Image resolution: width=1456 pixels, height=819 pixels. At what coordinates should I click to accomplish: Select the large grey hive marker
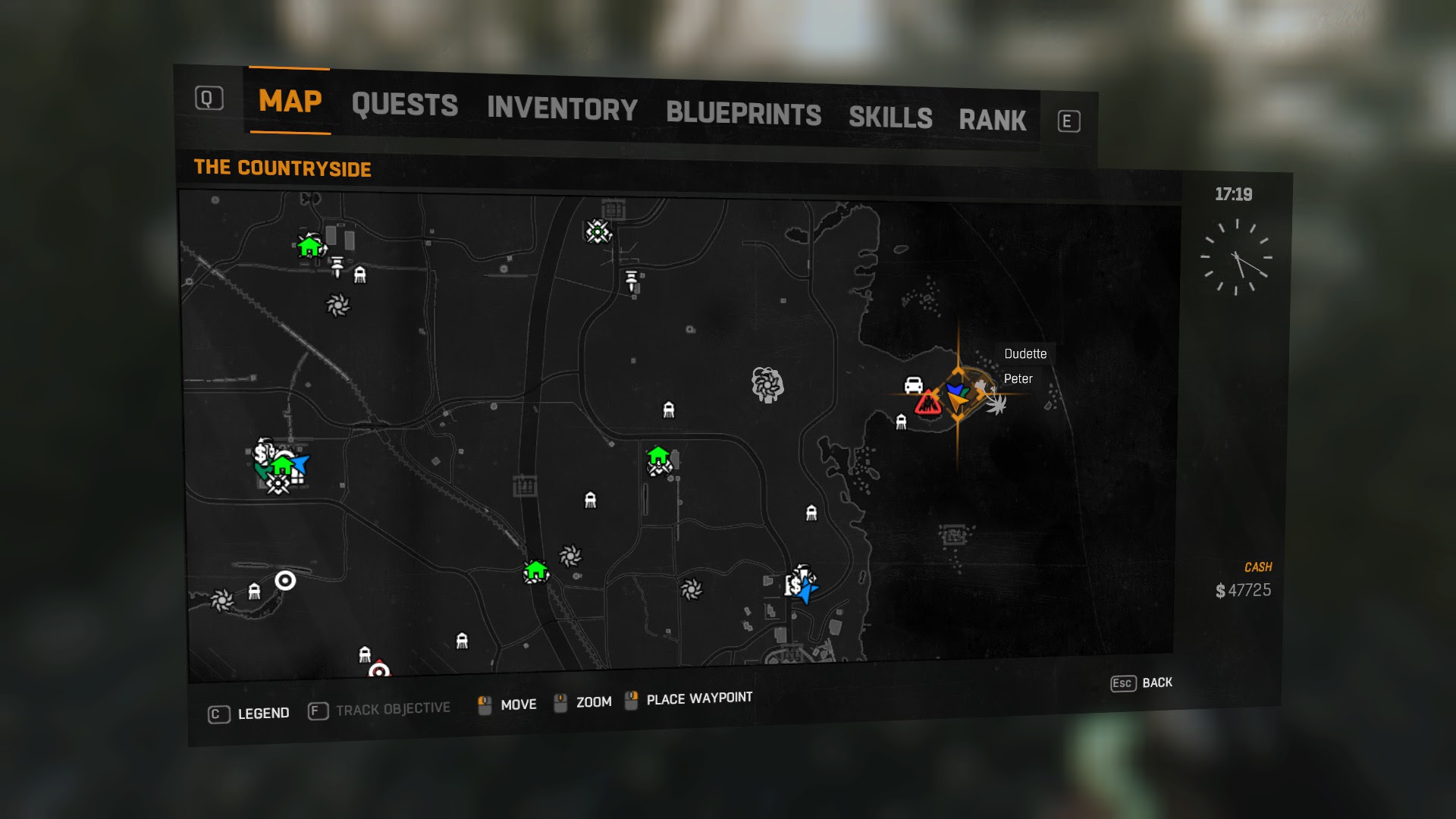[767, 384]
